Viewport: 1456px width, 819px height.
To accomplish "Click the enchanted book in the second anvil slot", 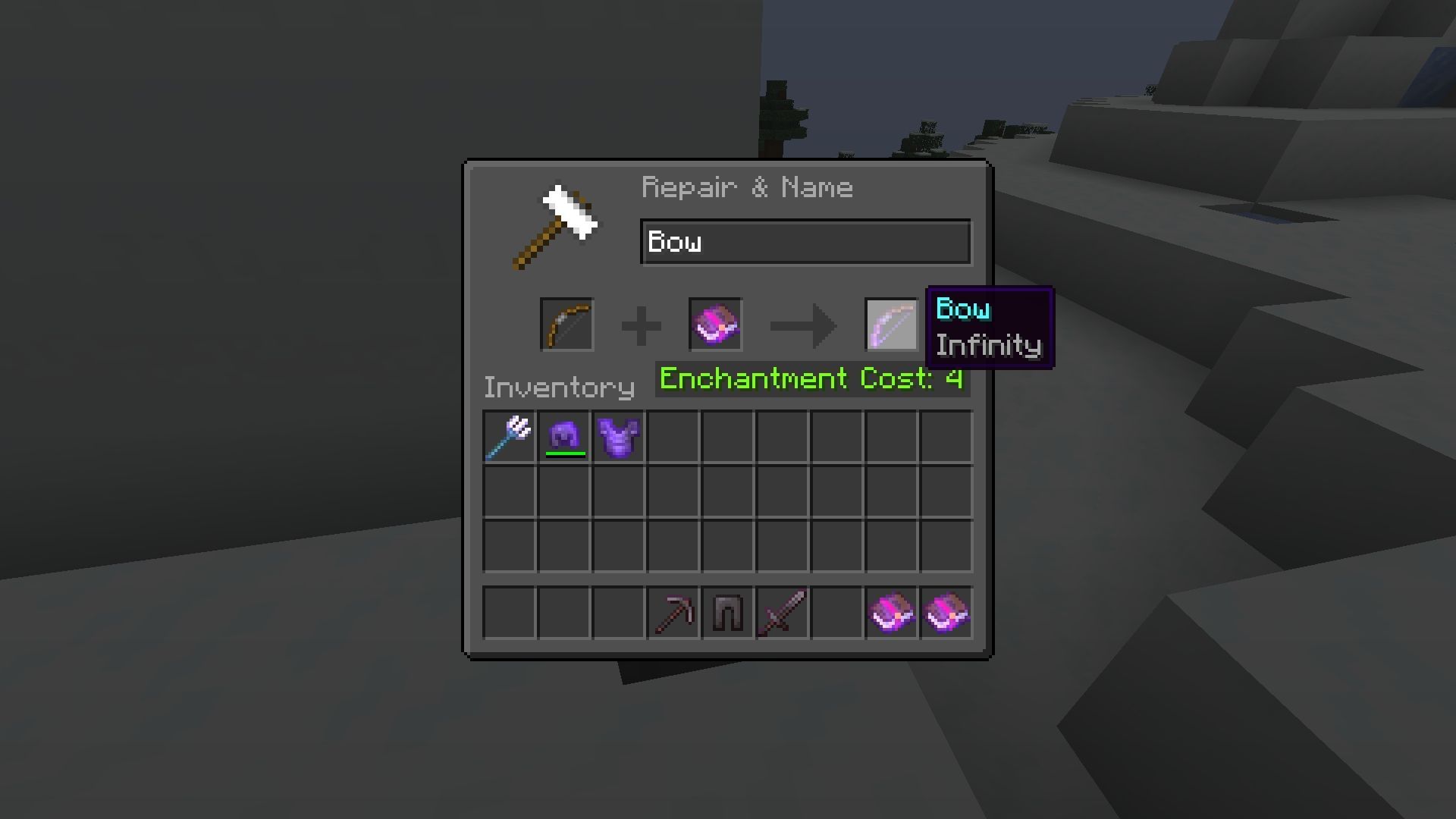I will 715,325.
